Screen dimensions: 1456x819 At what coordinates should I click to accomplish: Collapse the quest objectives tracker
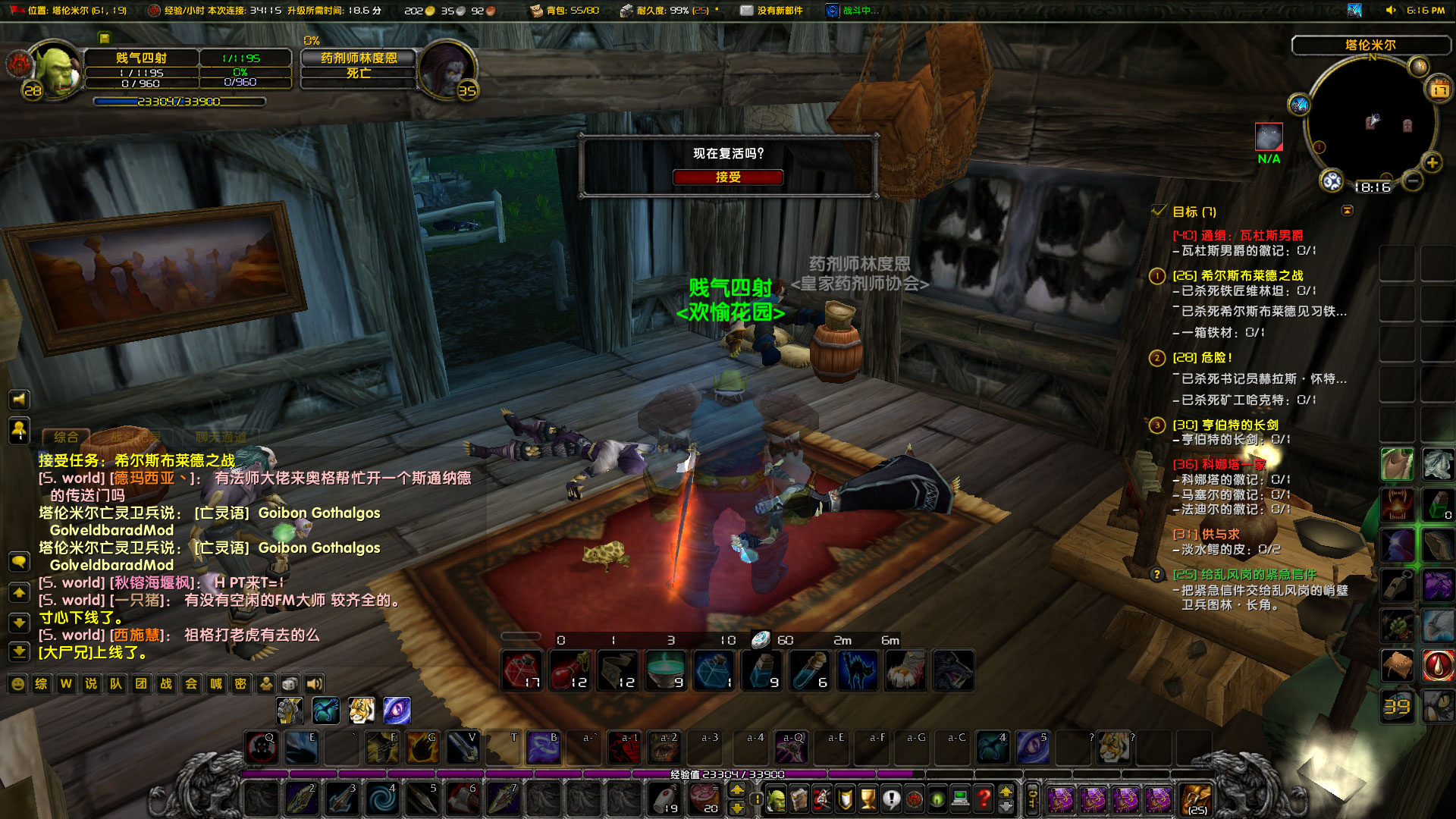pos(1349,211)
